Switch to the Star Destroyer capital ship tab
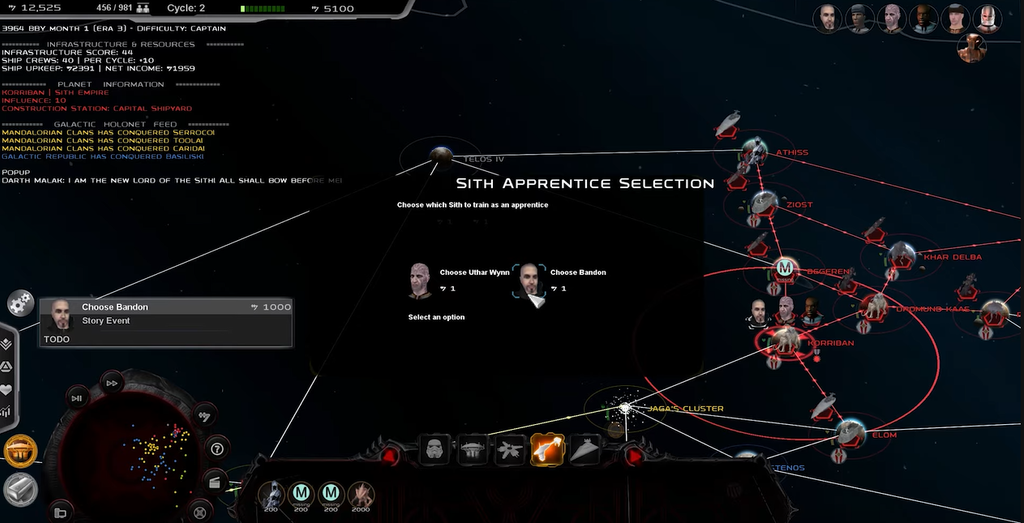 (x=585, y=451)
